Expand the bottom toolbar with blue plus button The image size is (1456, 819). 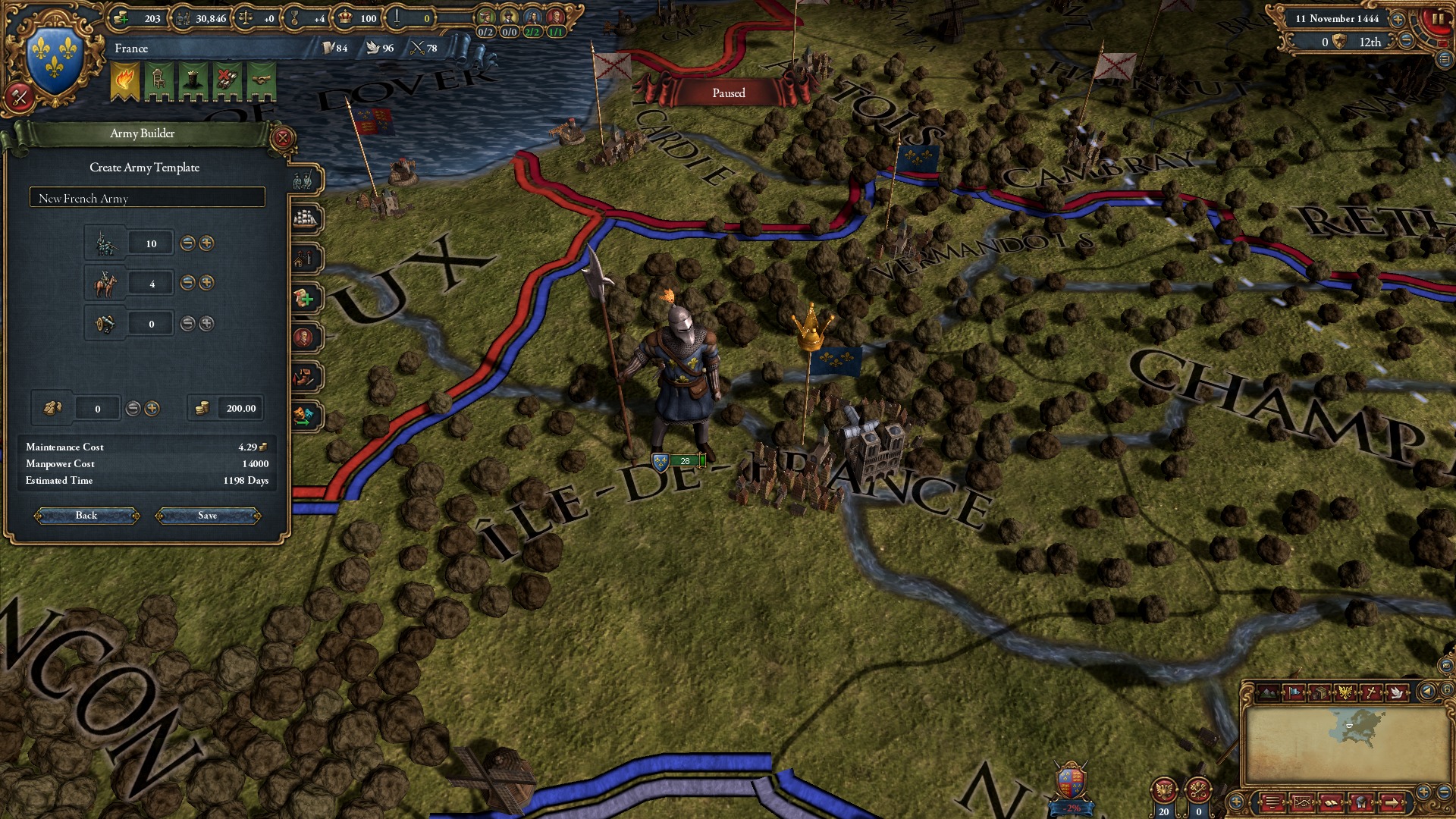(1236, 801)
